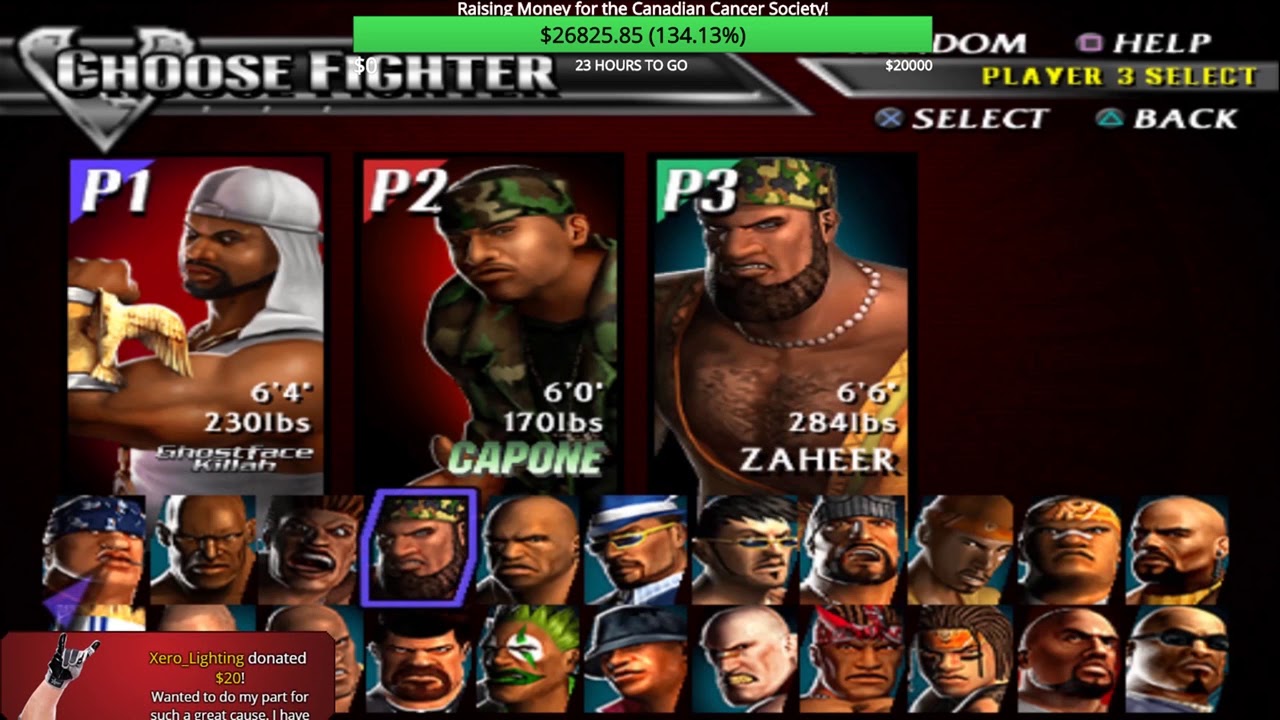Pick the mustached fighter with dark hair
The image size is (1280, 720).
click(x=418, y=658)
